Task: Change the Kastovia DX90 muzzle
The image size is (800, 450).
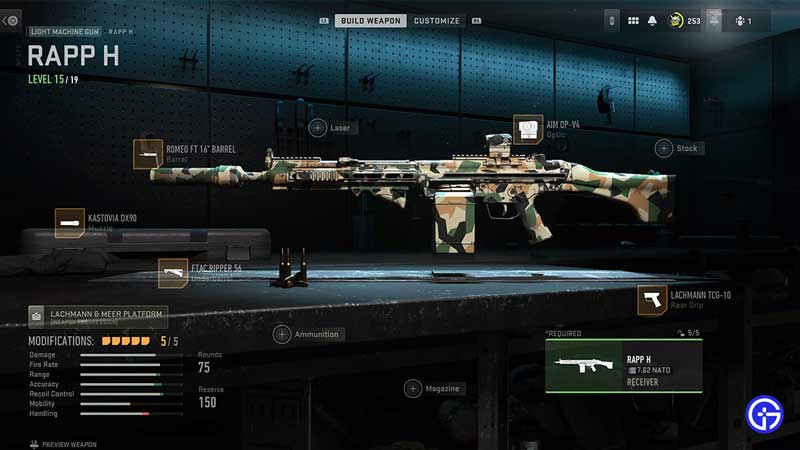Action: click(x=70, y=222)
